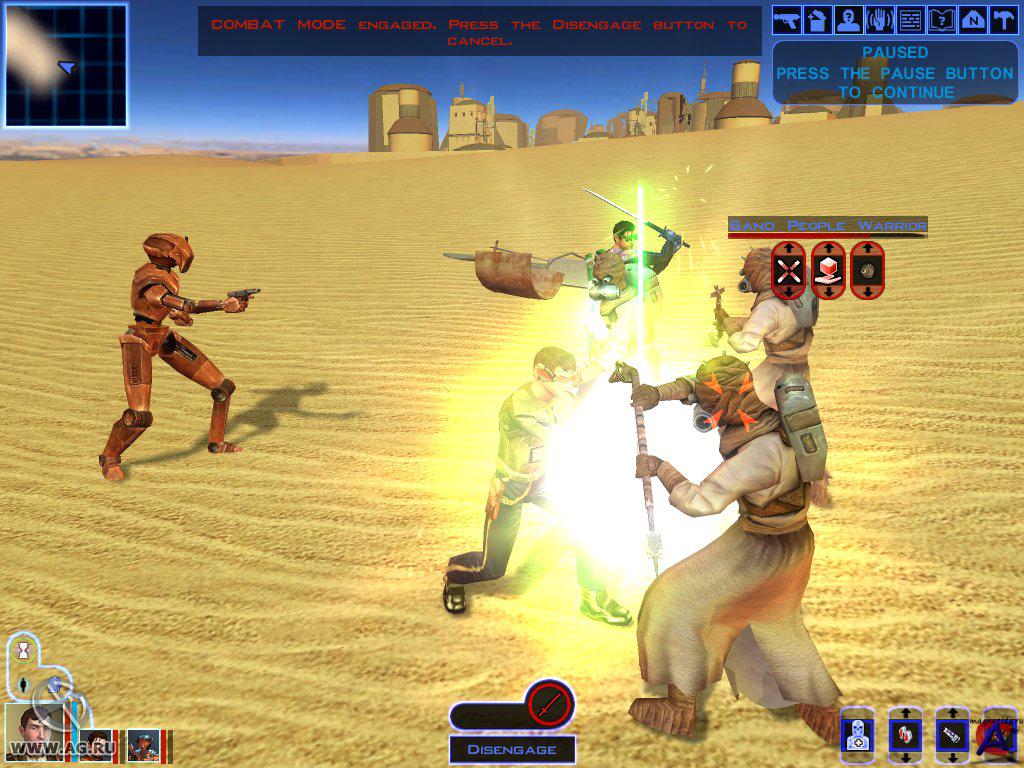Screen dimensions: 1024x768
Task: Open the Journal book icon
Action: (941, 19)
